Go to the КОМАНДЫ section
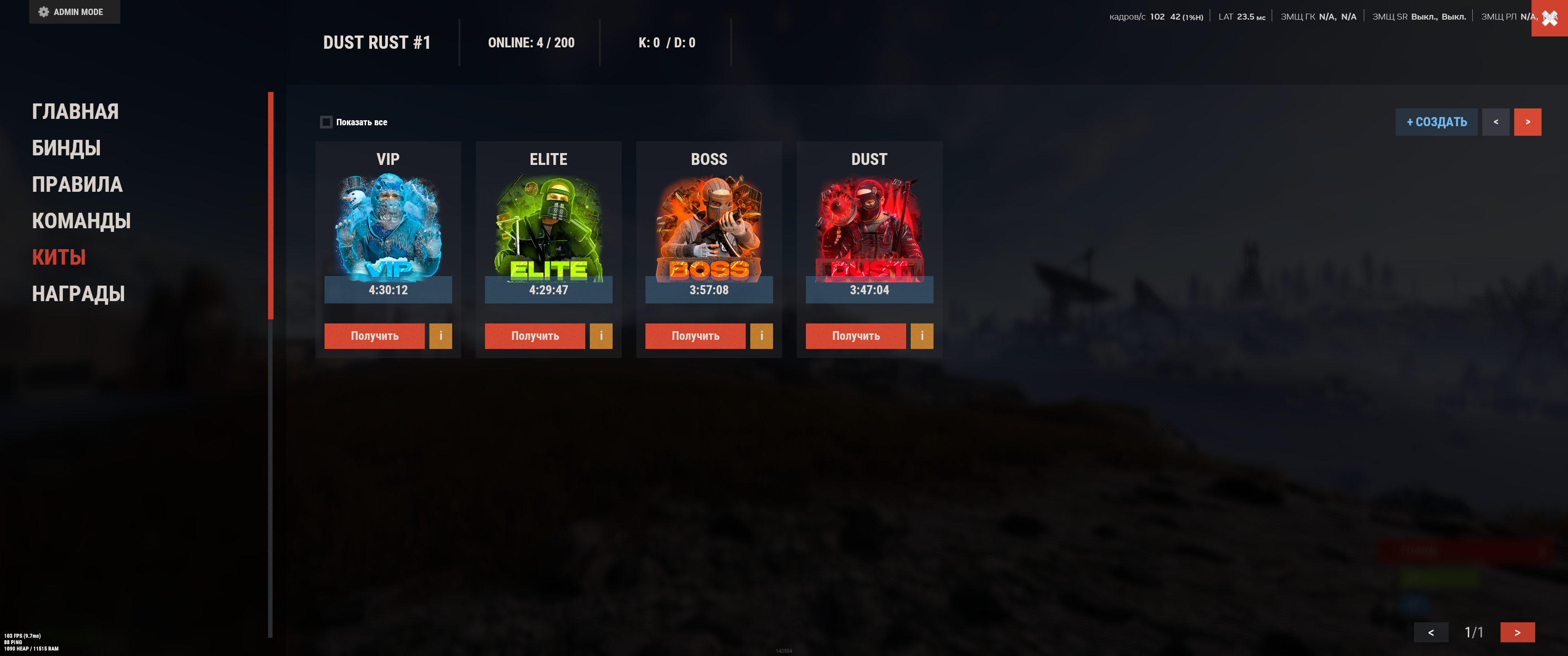The image size is (1568, 656). click(x=81, y=221)
